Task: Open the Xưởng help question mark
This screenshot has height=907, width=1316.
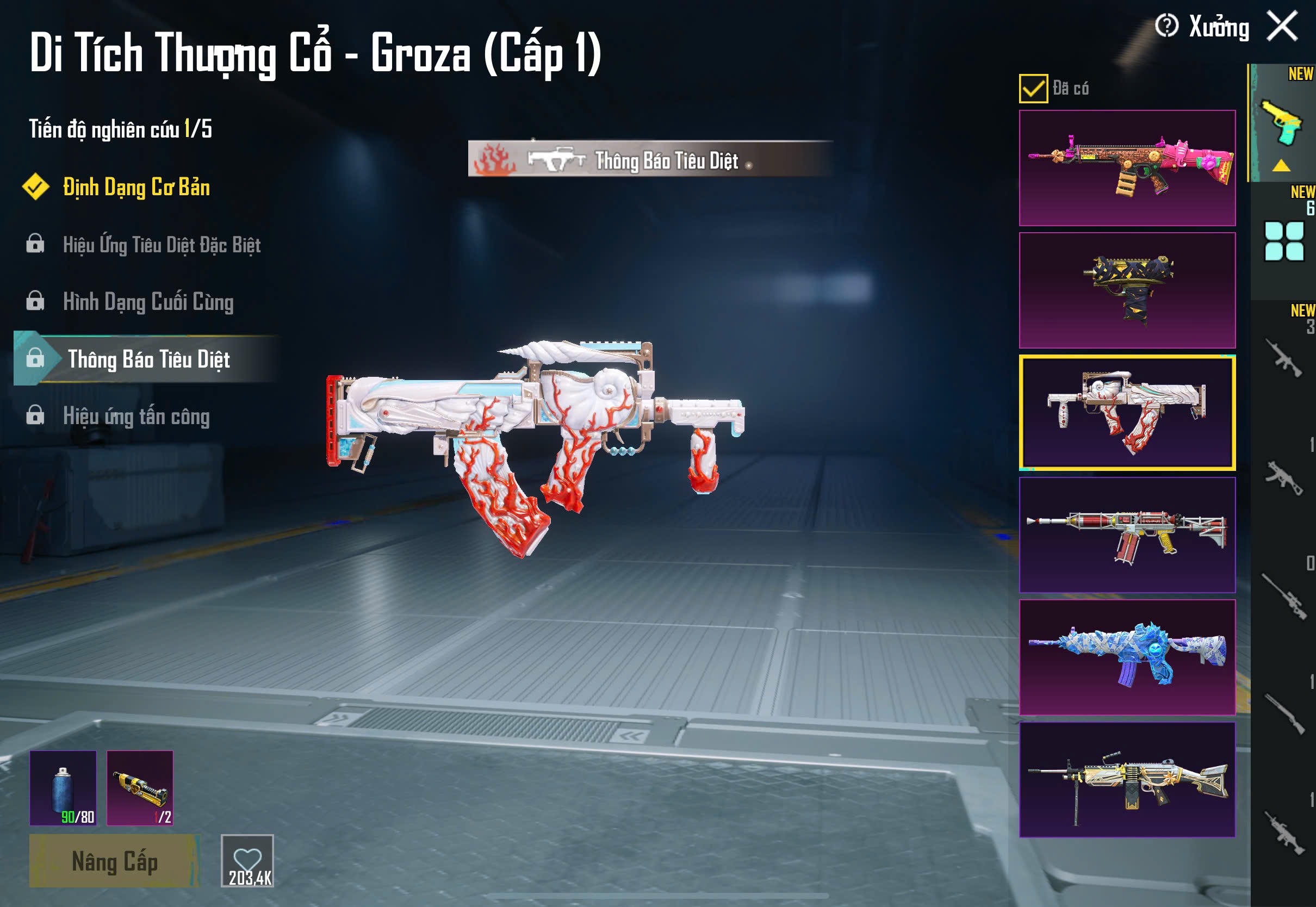Action: coord(1166,26)
